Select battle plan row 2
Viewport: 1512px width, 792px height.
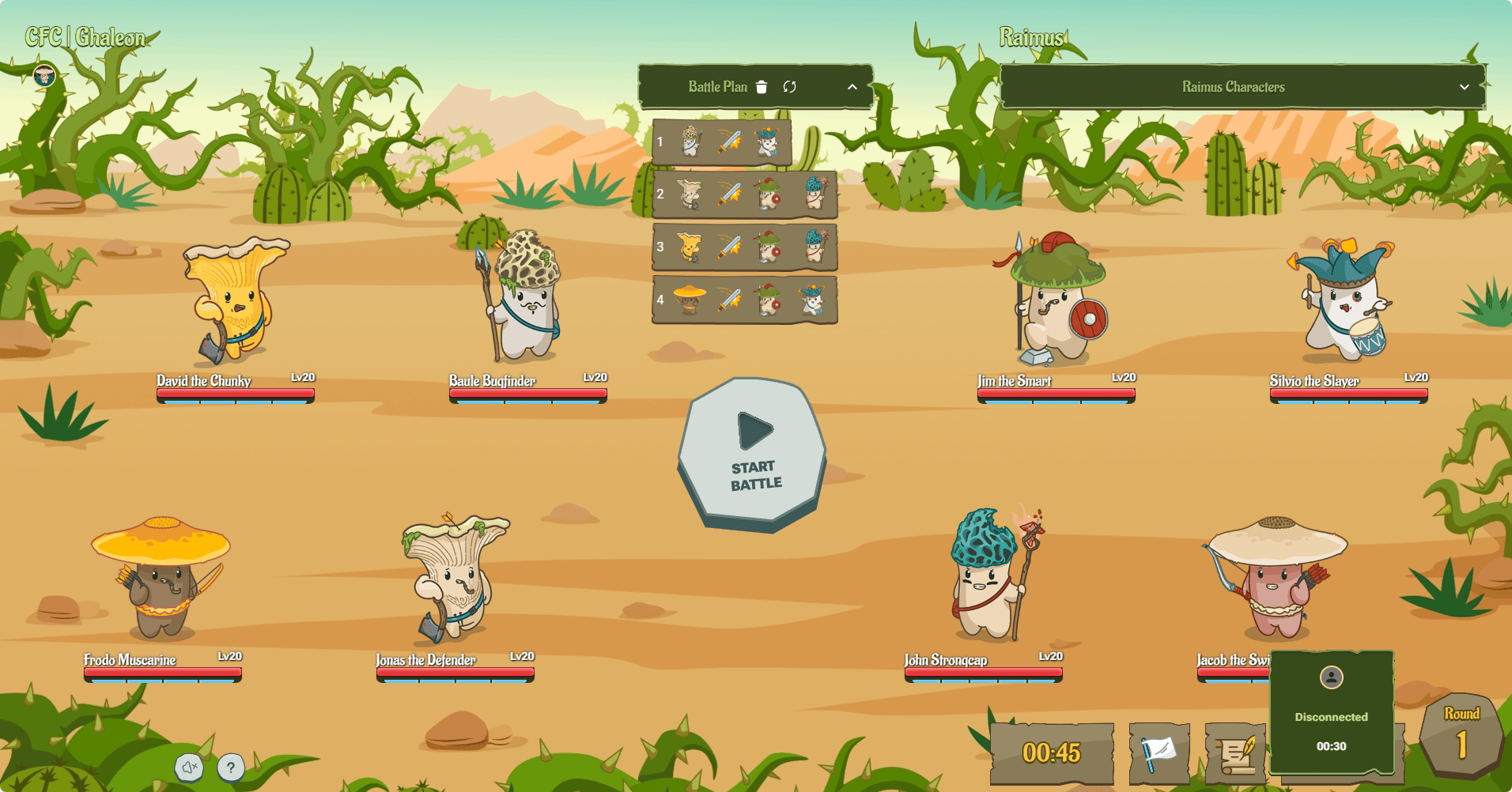[744, 194]
